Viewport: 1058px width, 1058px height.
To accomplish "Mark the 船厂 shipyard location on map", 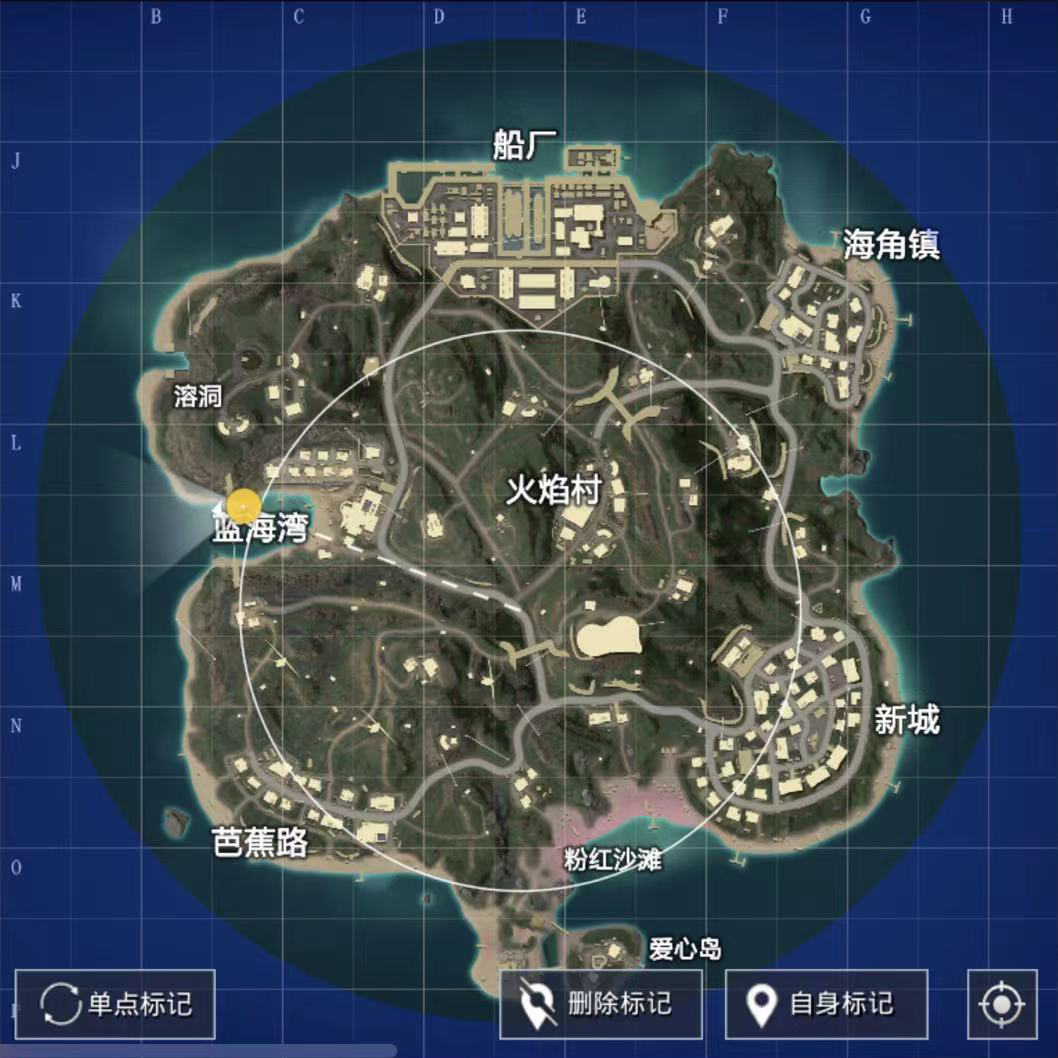I will (525, 146).
